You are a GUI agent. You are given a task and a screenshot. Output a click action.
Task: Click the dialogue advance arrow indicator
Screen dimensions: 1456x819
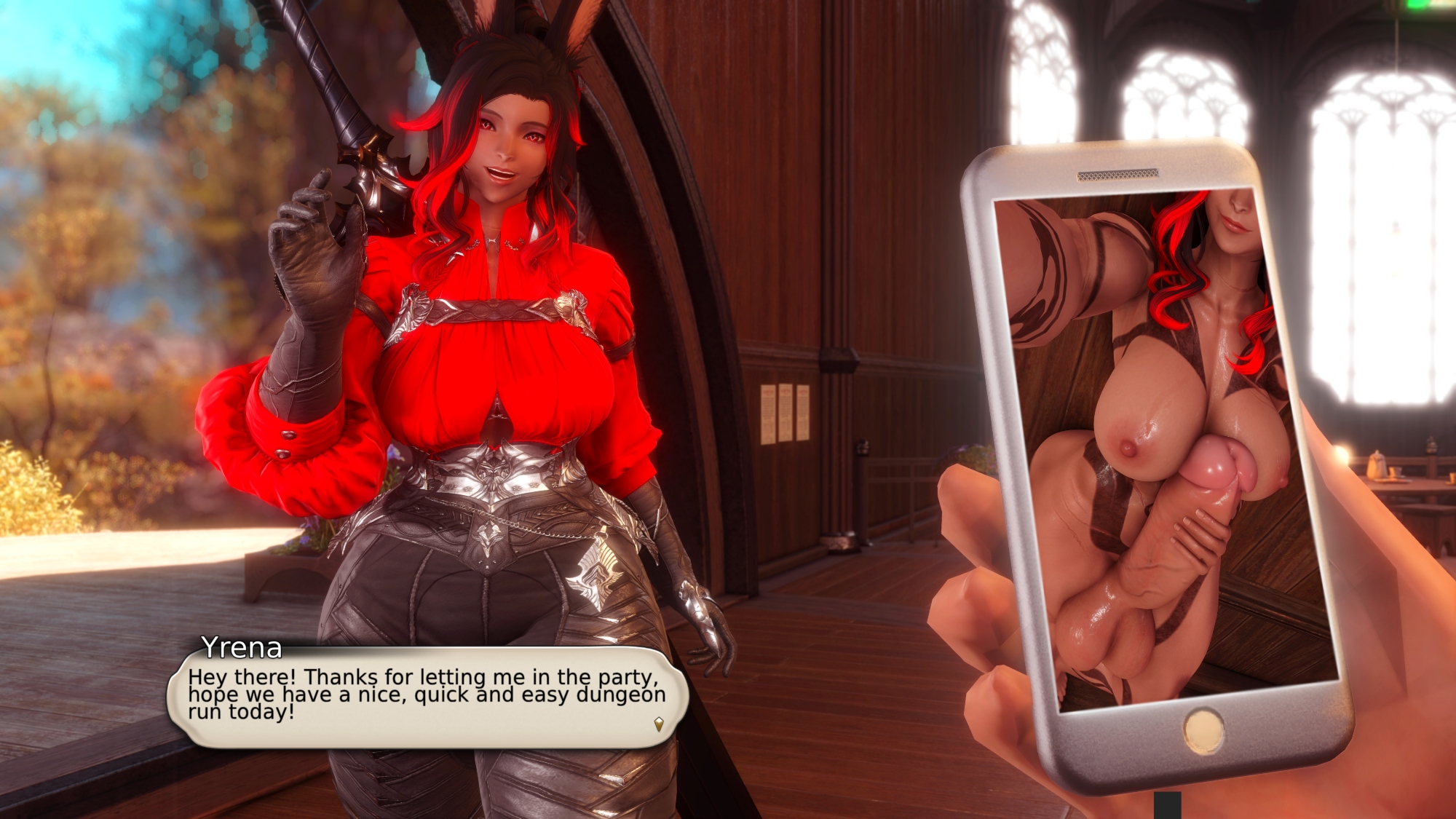point(658,724)
